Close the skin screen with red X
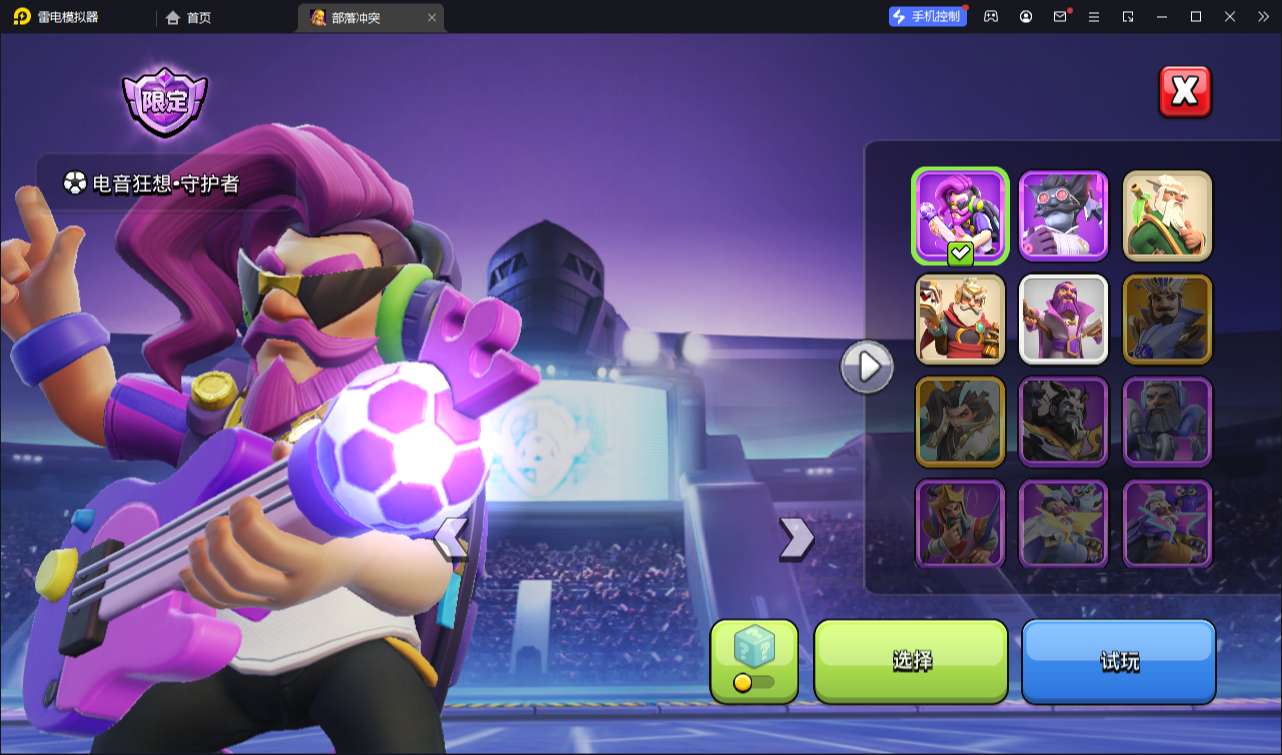 1184,92
